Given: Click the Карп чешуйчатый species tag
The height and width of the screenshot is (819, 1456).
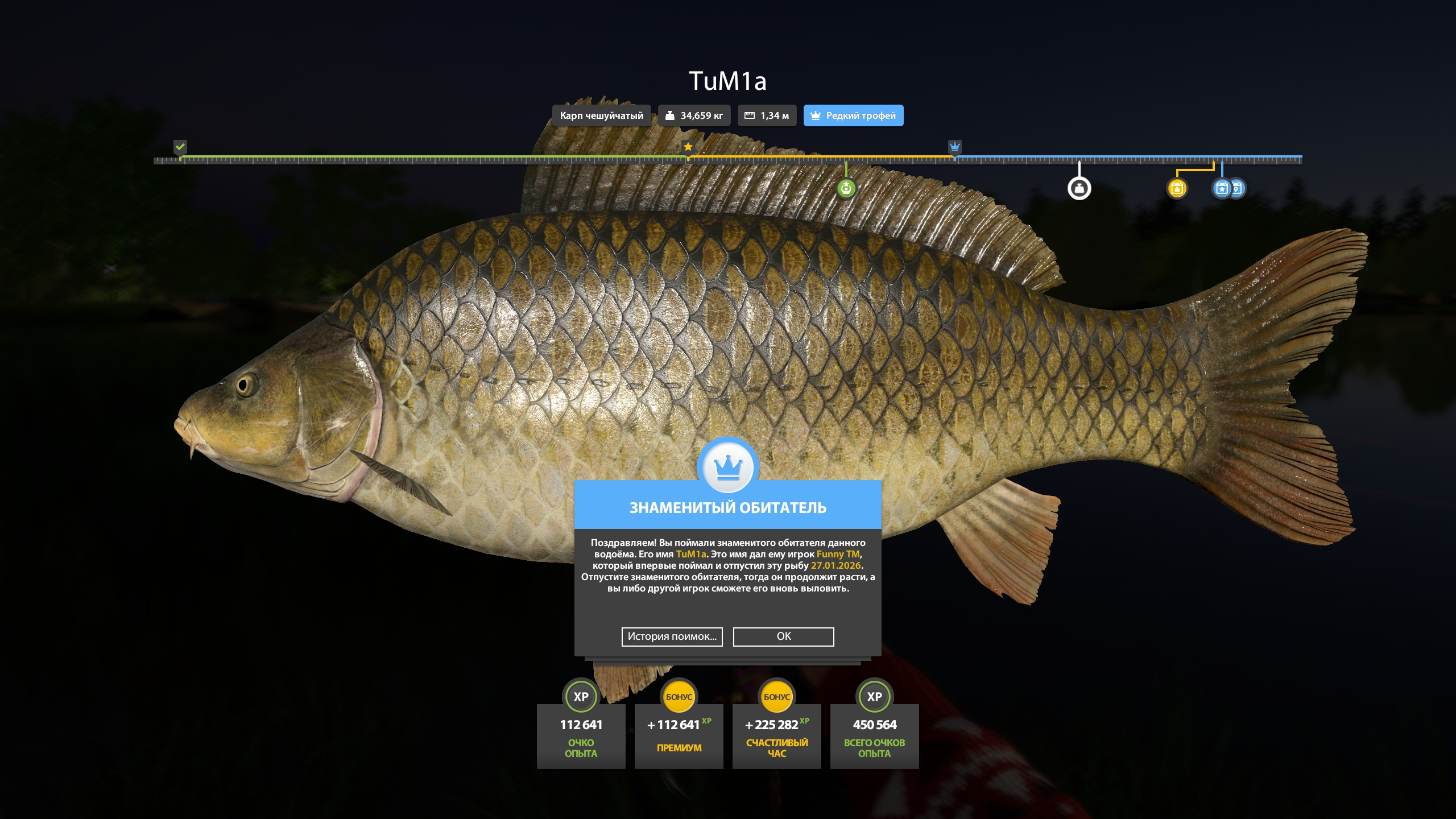Looking at the screenshot, I should click(601, 115).
